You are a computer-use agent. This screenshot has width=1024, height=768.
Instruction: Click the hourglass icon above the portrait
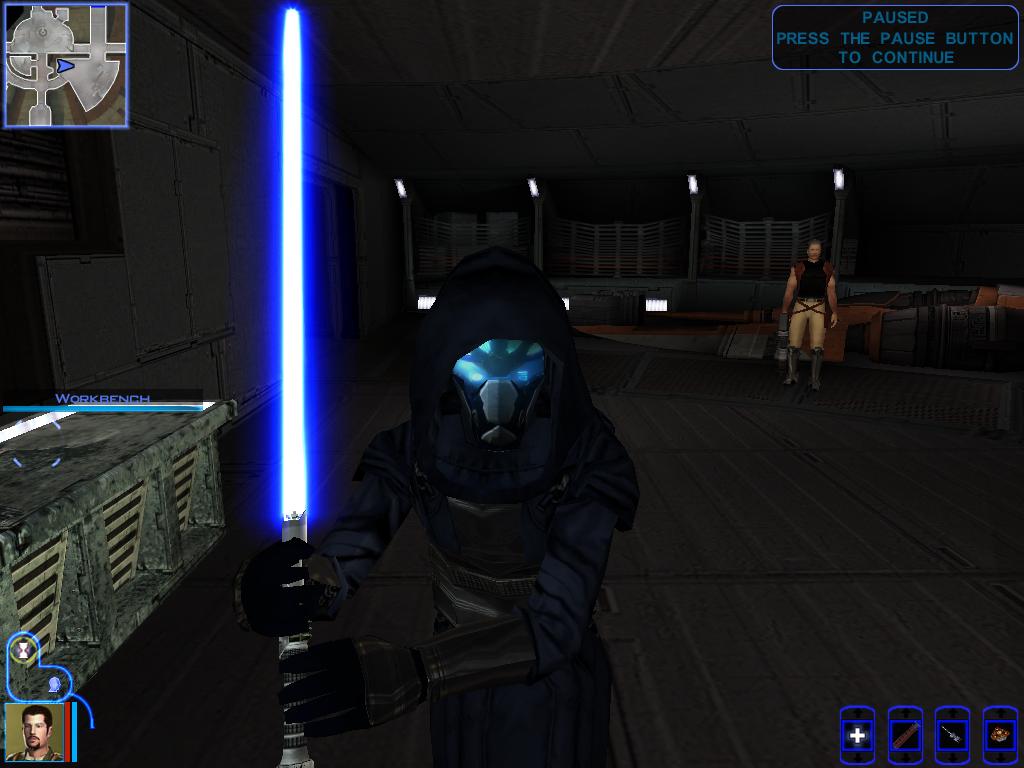click(x=23, y=650)
